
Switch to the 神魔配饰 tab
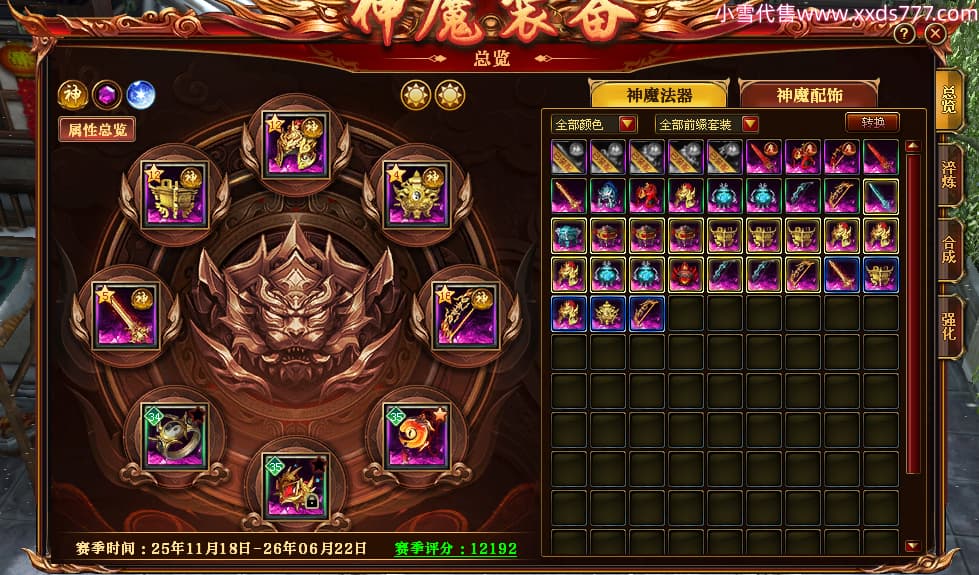(x=809, y=95)
